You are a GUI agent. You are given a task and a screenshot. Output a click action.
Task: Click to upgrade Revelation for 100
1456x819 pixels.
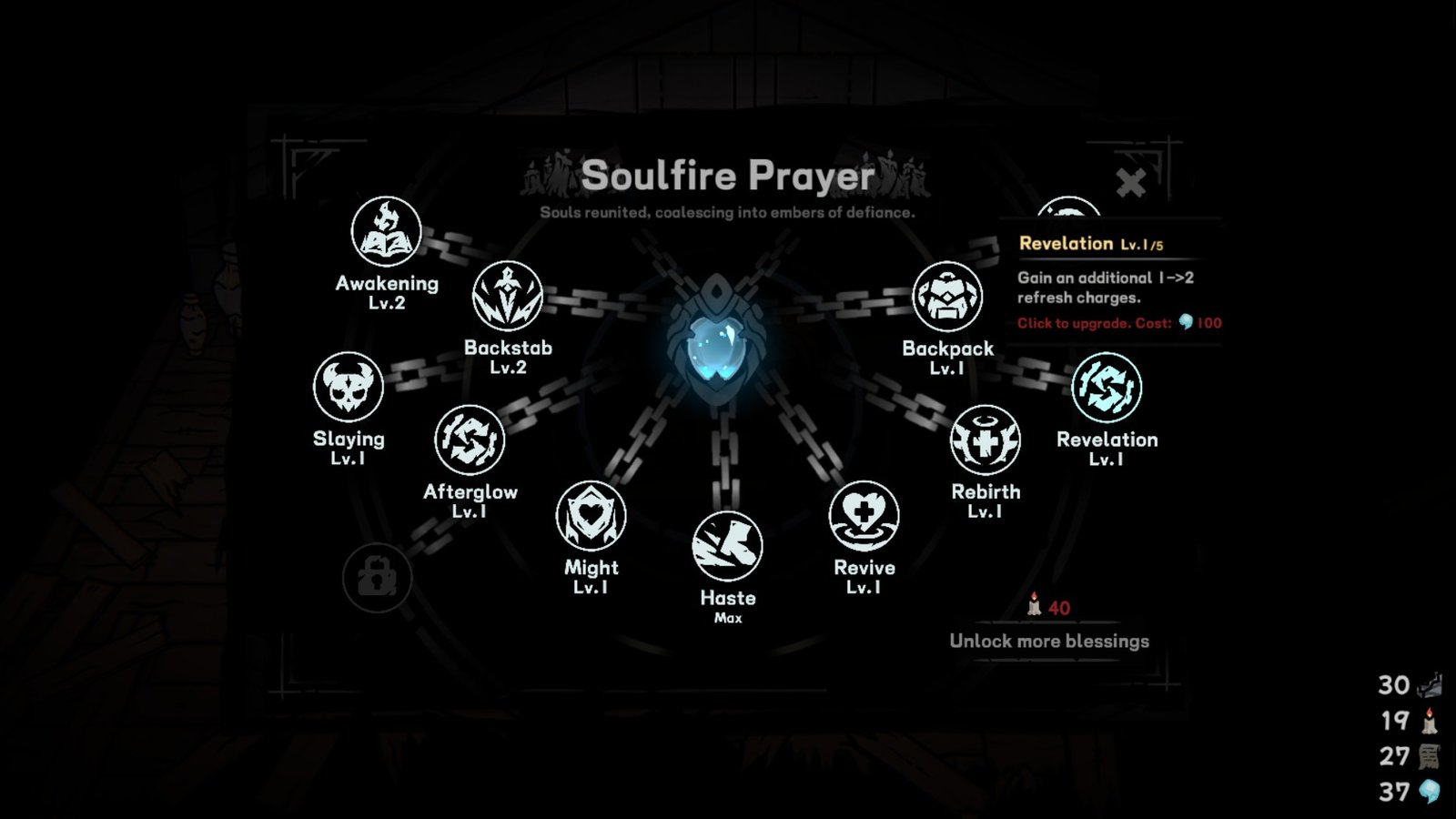coord(1119,323)
